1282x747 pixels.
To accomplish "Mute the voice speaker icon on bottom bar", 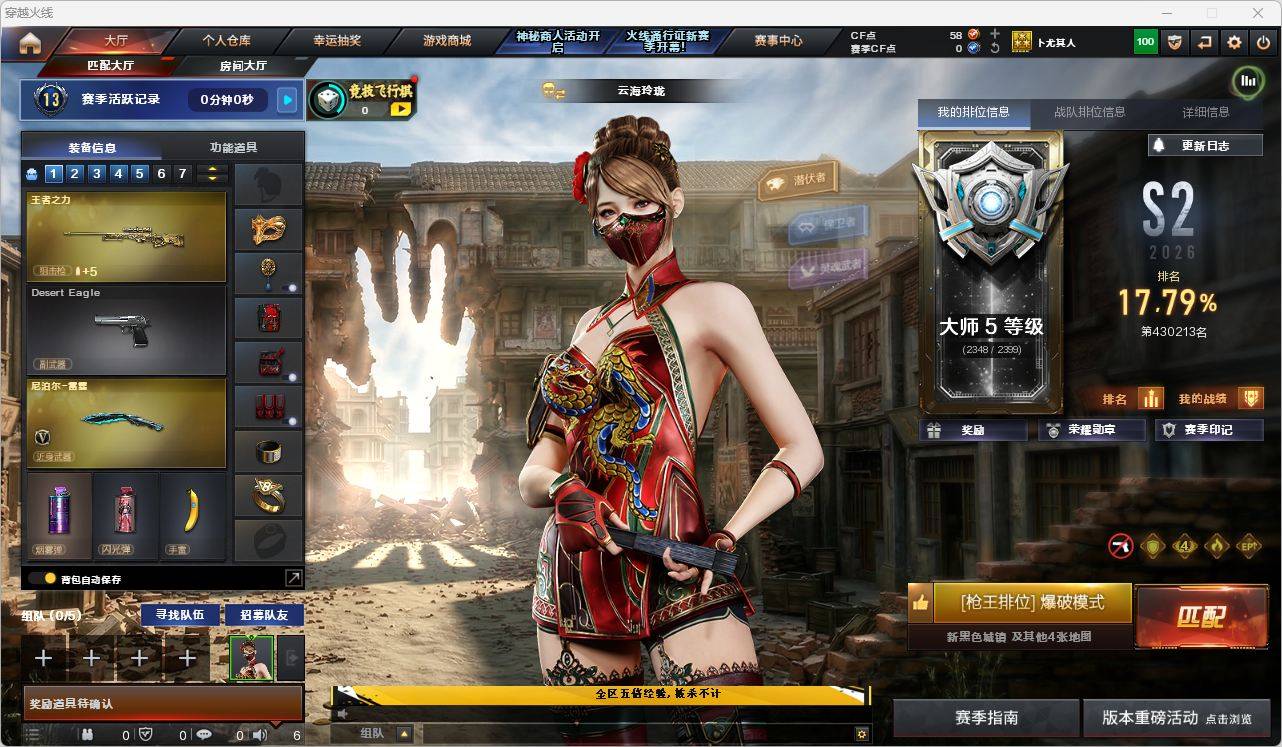I will 259,736.
